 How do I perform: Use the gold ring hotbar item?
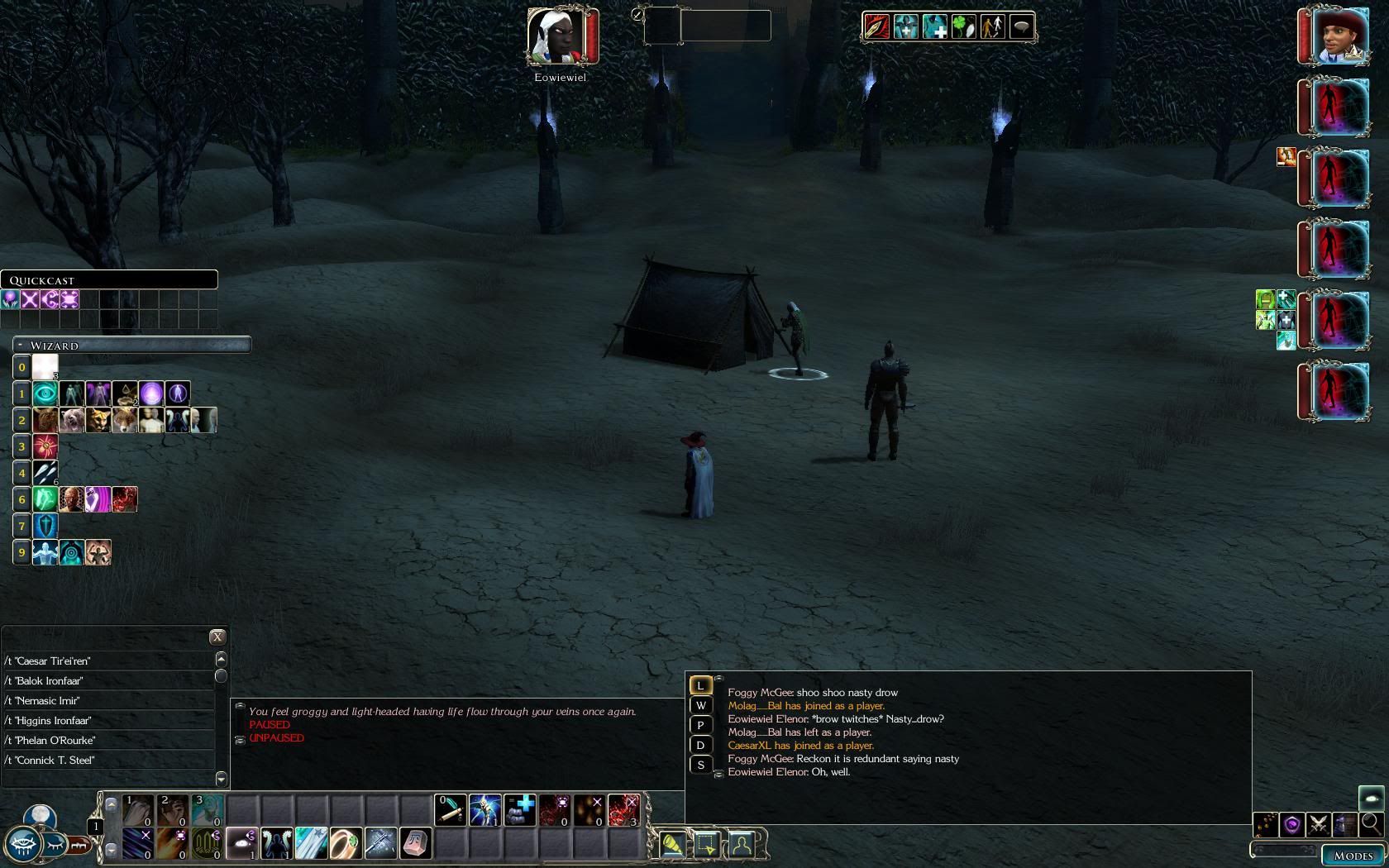(x=346, y=843)
